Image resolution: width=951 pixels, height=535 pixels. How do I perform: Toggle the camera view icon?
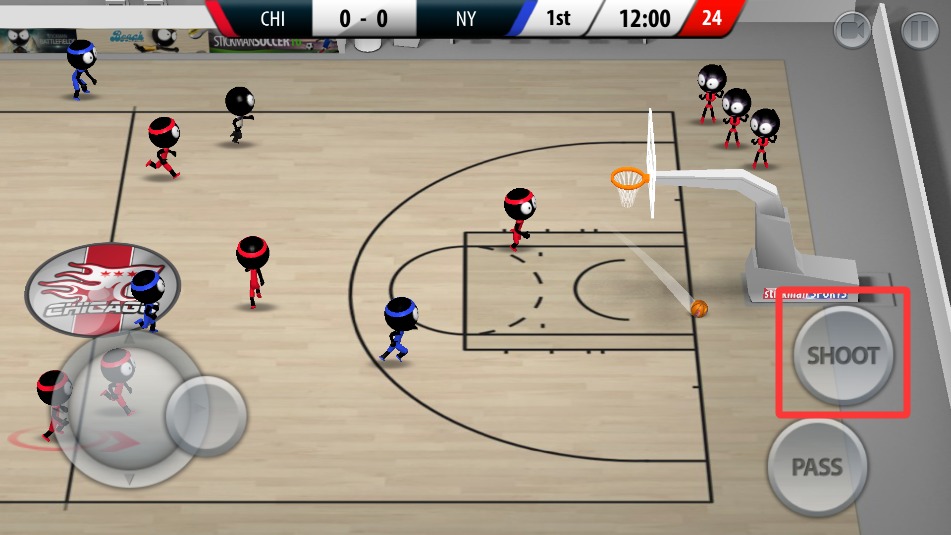coord(853,32)
